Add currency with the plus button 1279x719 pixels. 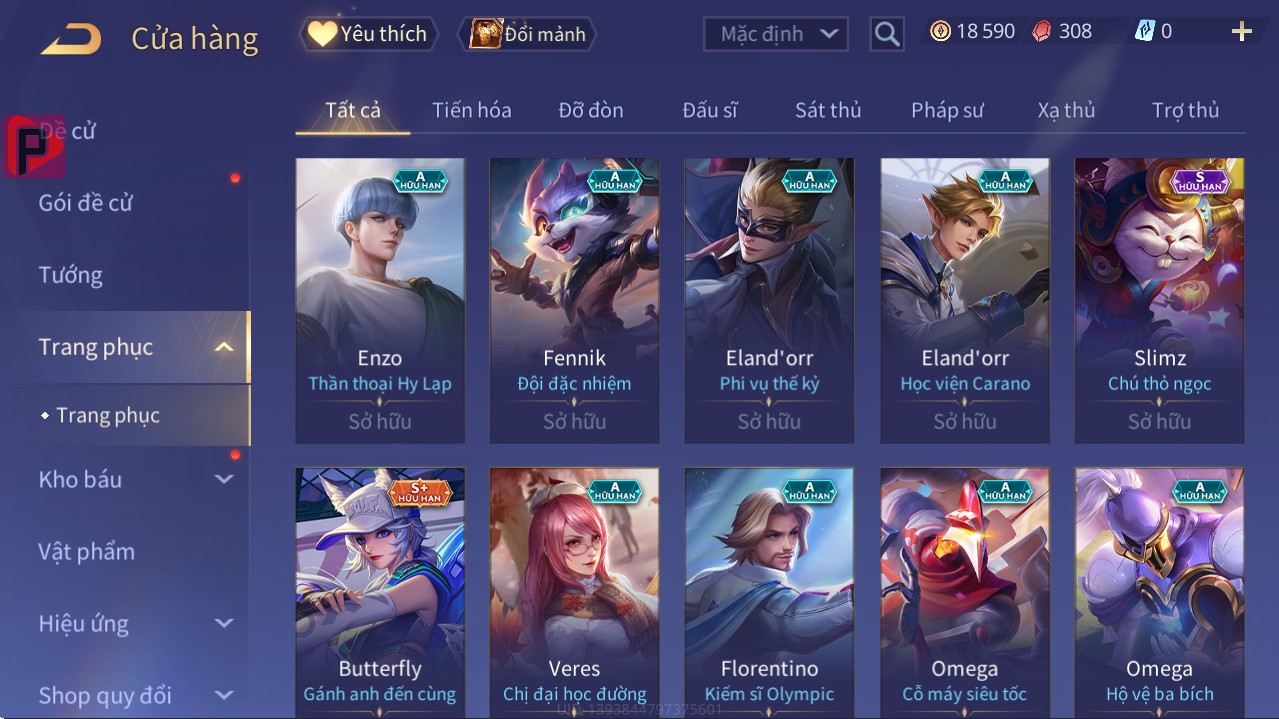(1241, 32)
